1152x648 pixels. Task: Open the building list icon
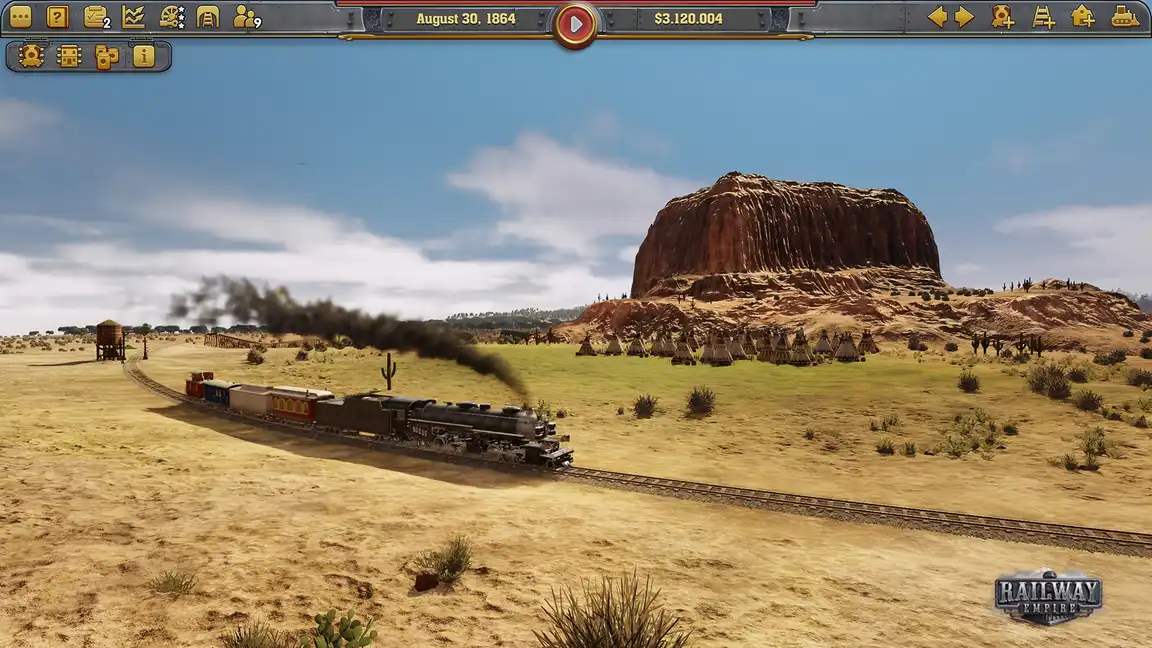coord(69,56)
